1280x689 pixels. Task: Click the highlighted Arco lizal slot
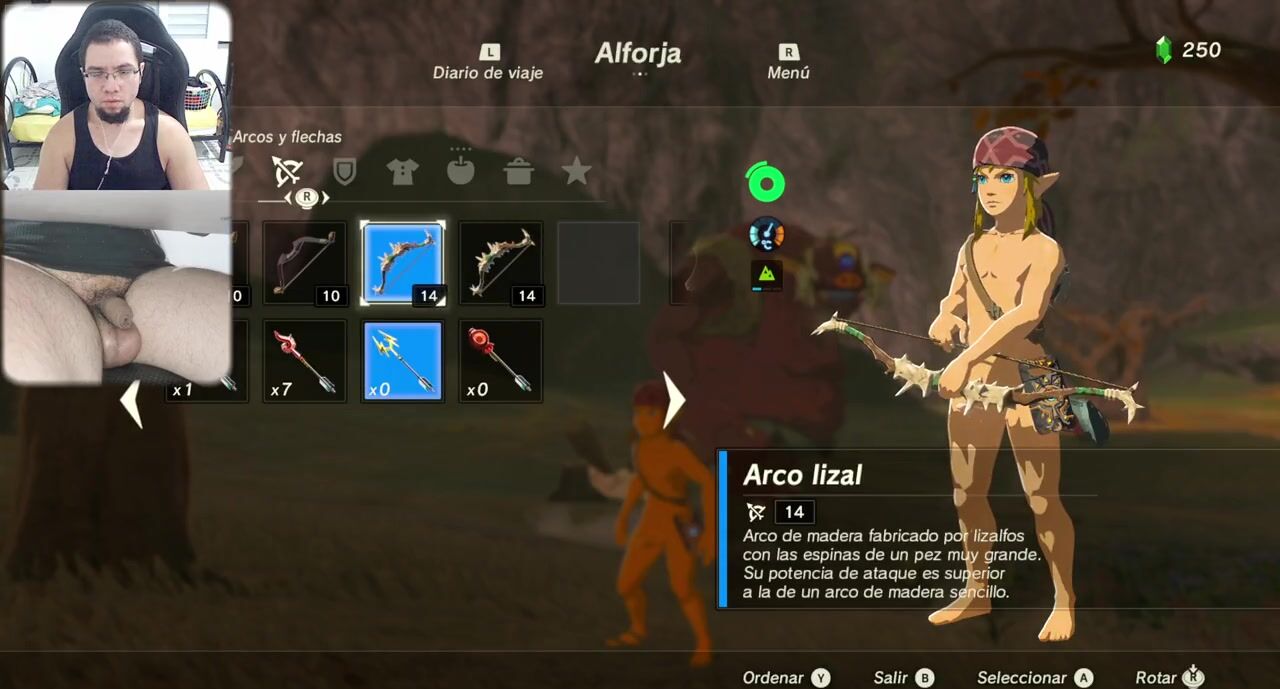click(x=402, y=263)
